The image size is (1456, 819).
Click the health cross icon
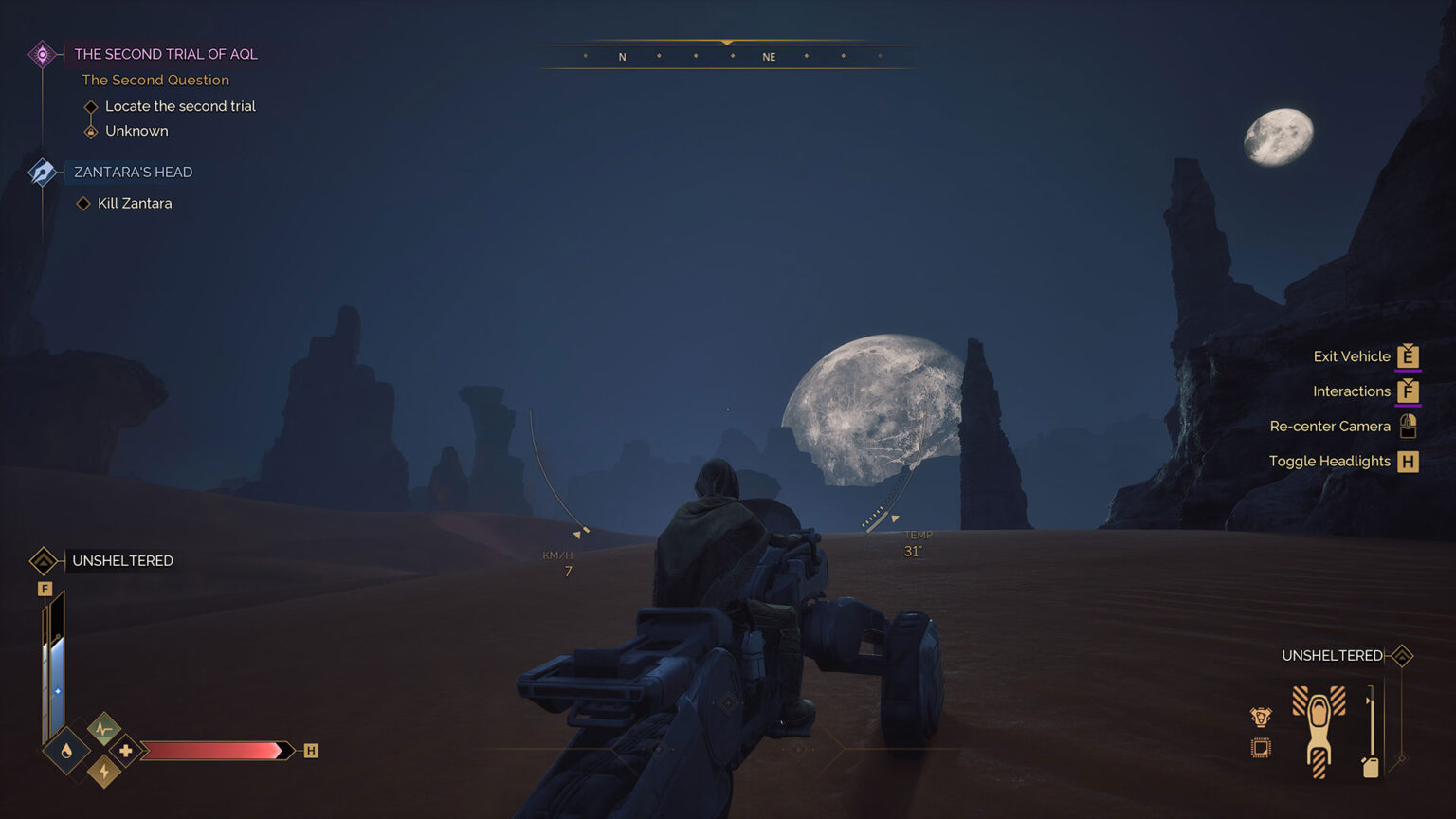pyautogui.click(x=125, y=751)
